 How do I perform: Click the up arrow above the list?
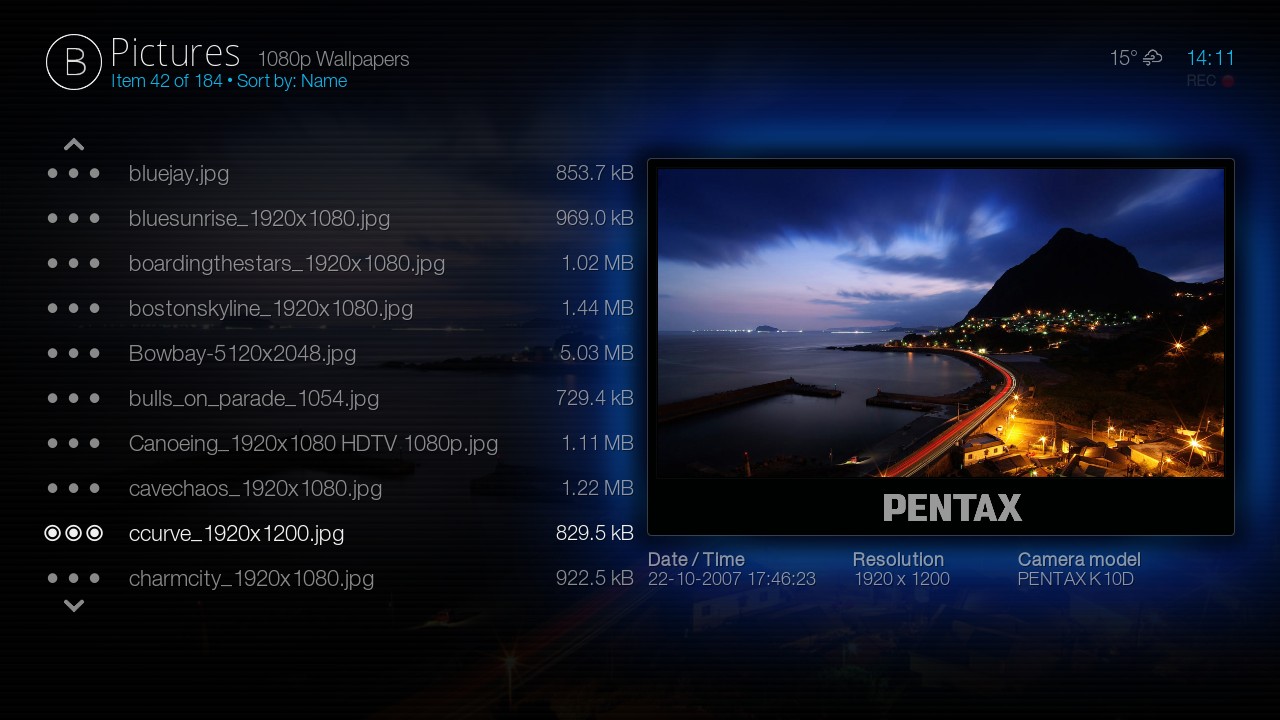coord(74,145)
